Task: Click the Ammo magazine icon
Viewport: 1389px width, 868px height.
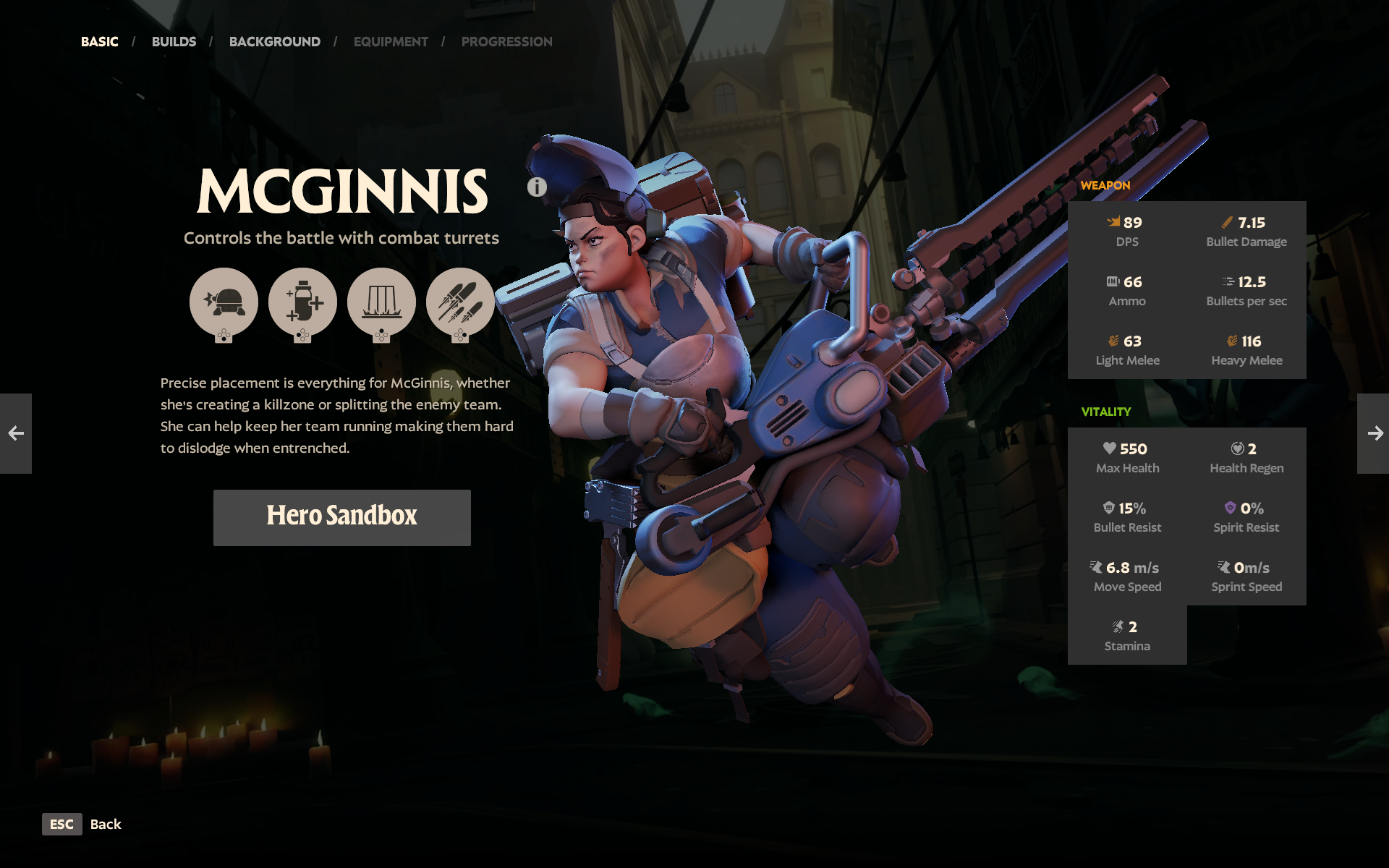Action: click(x=1111, y=281)
